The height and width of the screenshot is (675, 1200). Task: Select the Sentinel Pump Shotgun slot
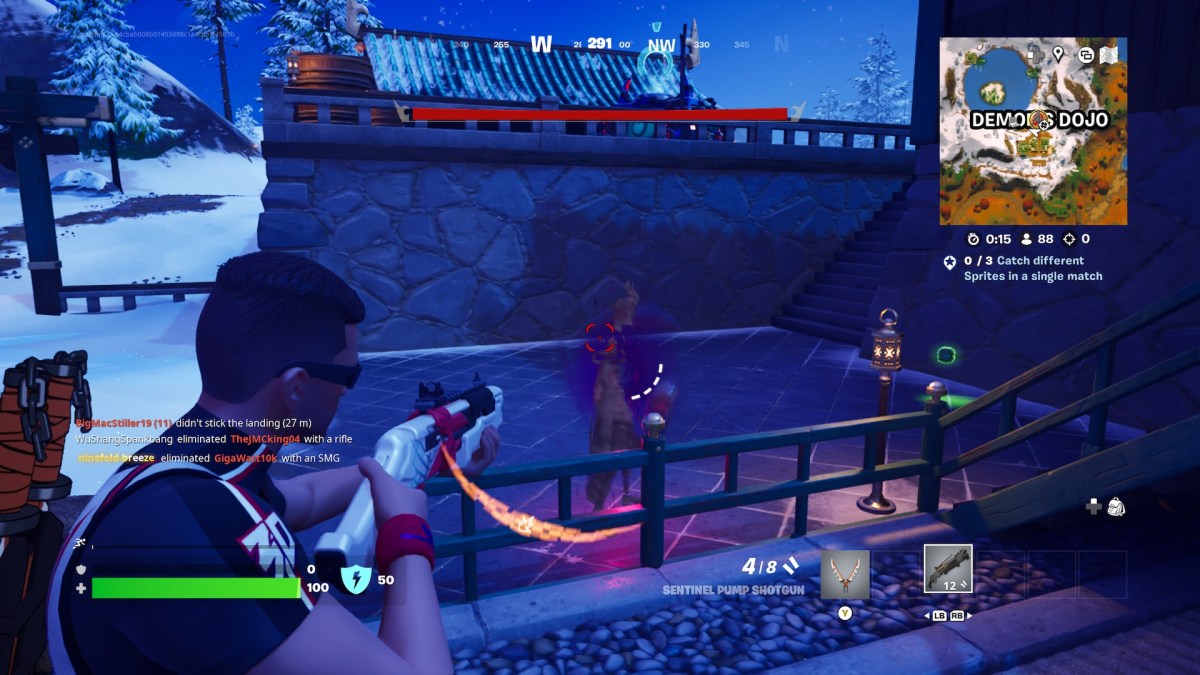(x=948, y=570)
